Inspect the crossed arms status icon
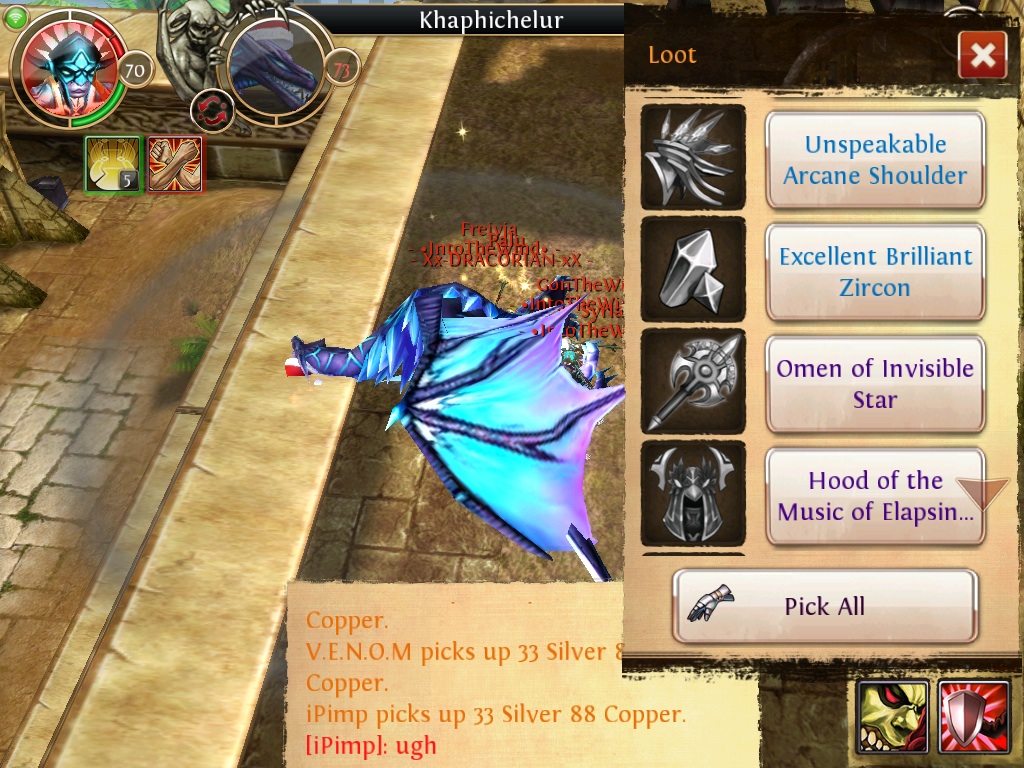The image size is (1024, 768). (x=175, y=163)
